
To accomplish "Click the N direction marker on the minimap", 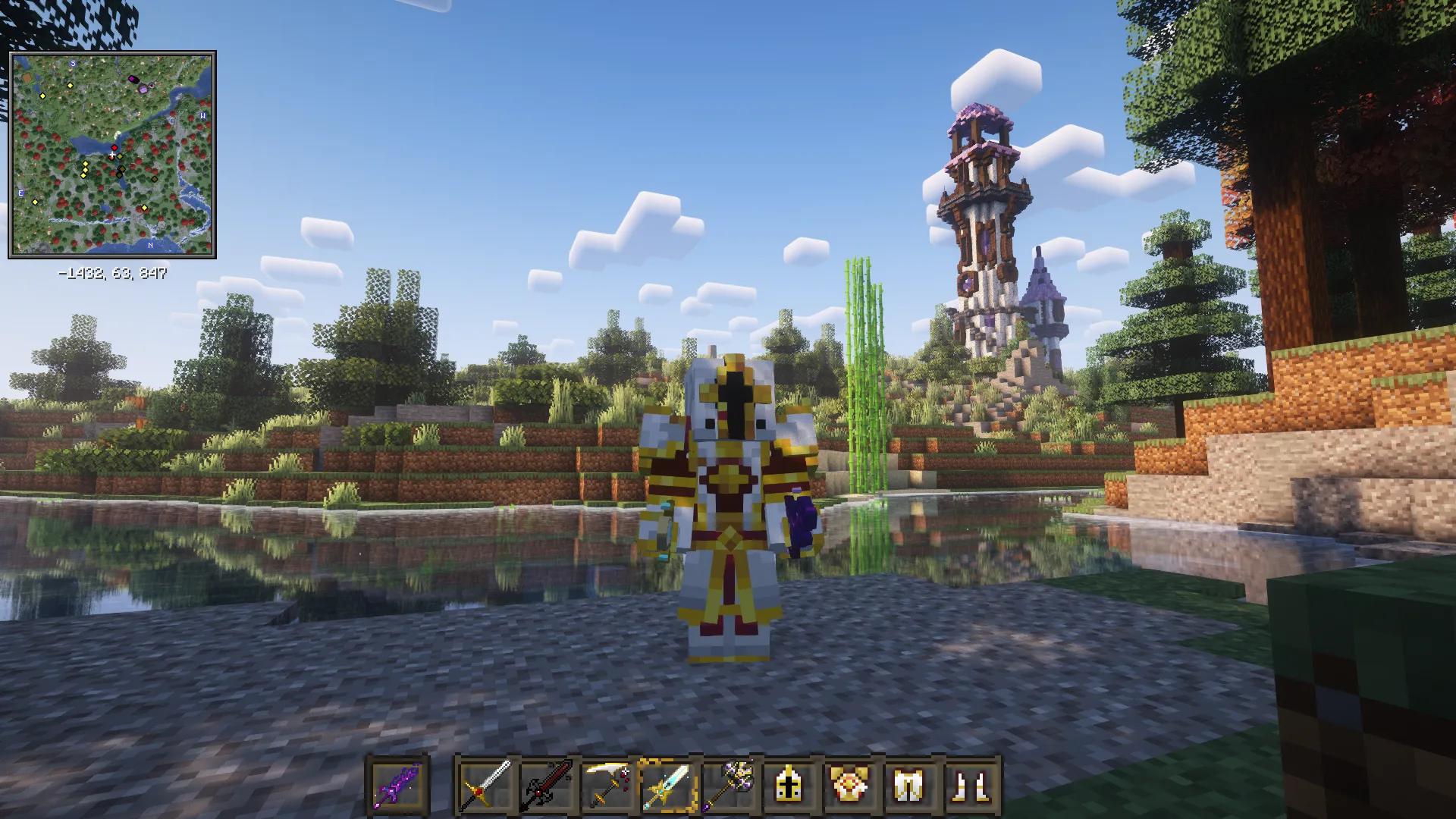I will point(150,244).
